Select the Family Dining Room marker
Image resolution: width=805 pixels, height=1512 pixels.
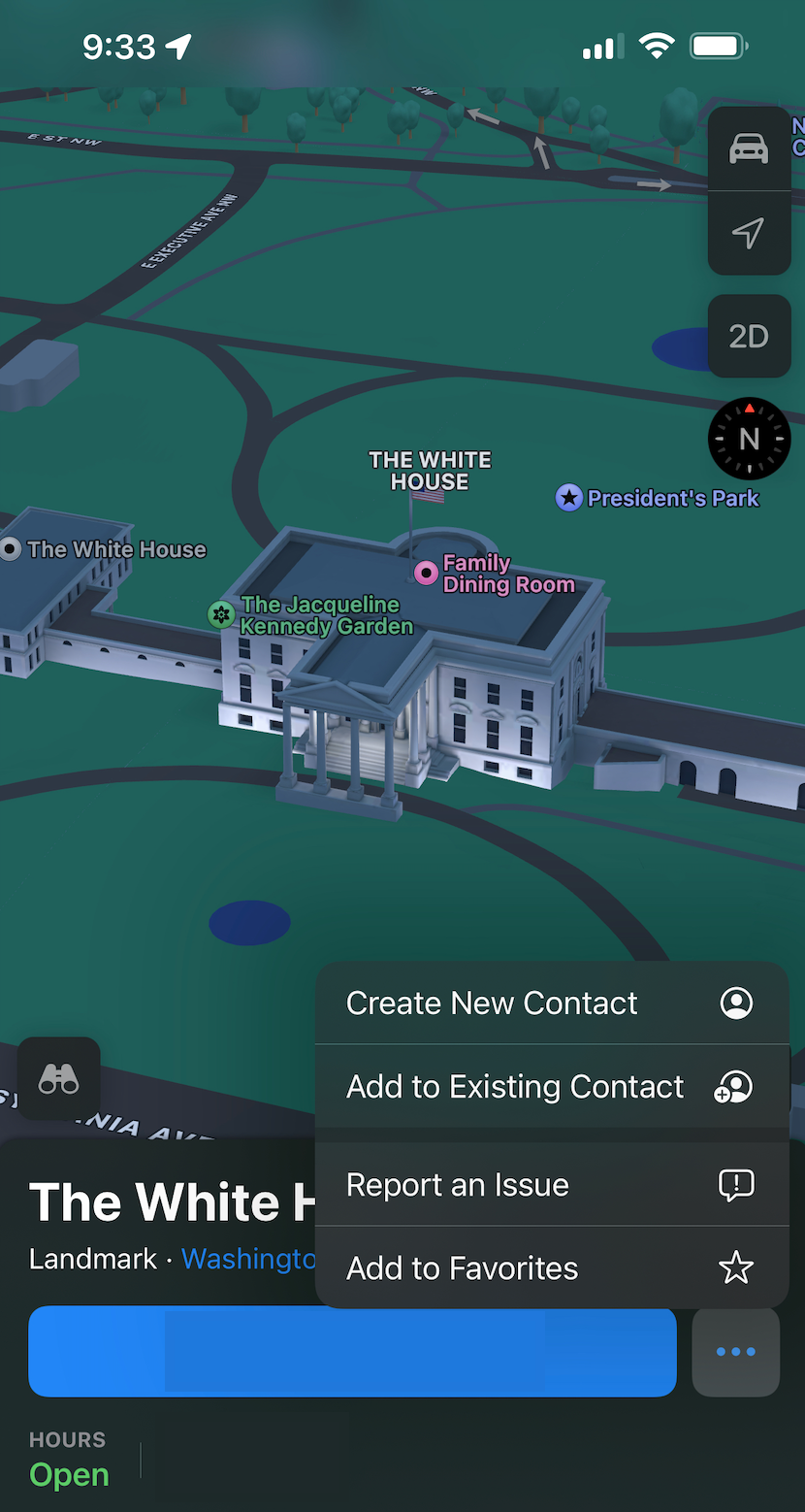(x=426, y=573)
